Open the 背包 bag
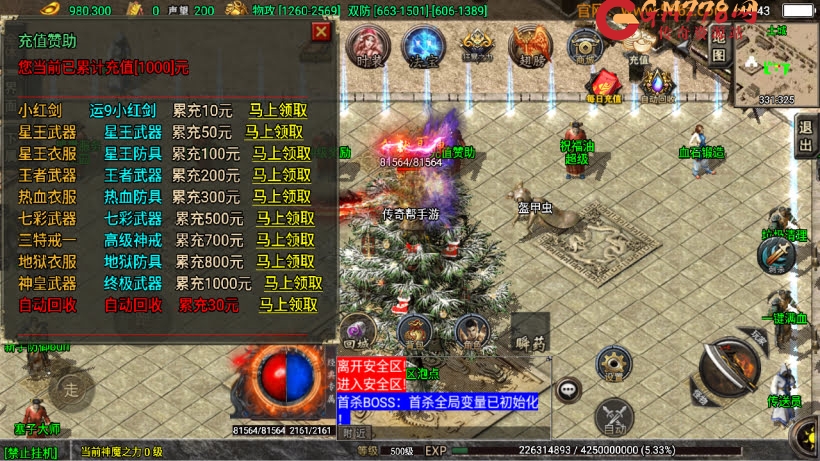Image resolution: width=820 pixels, height=461 pixels. click(412, 331)
